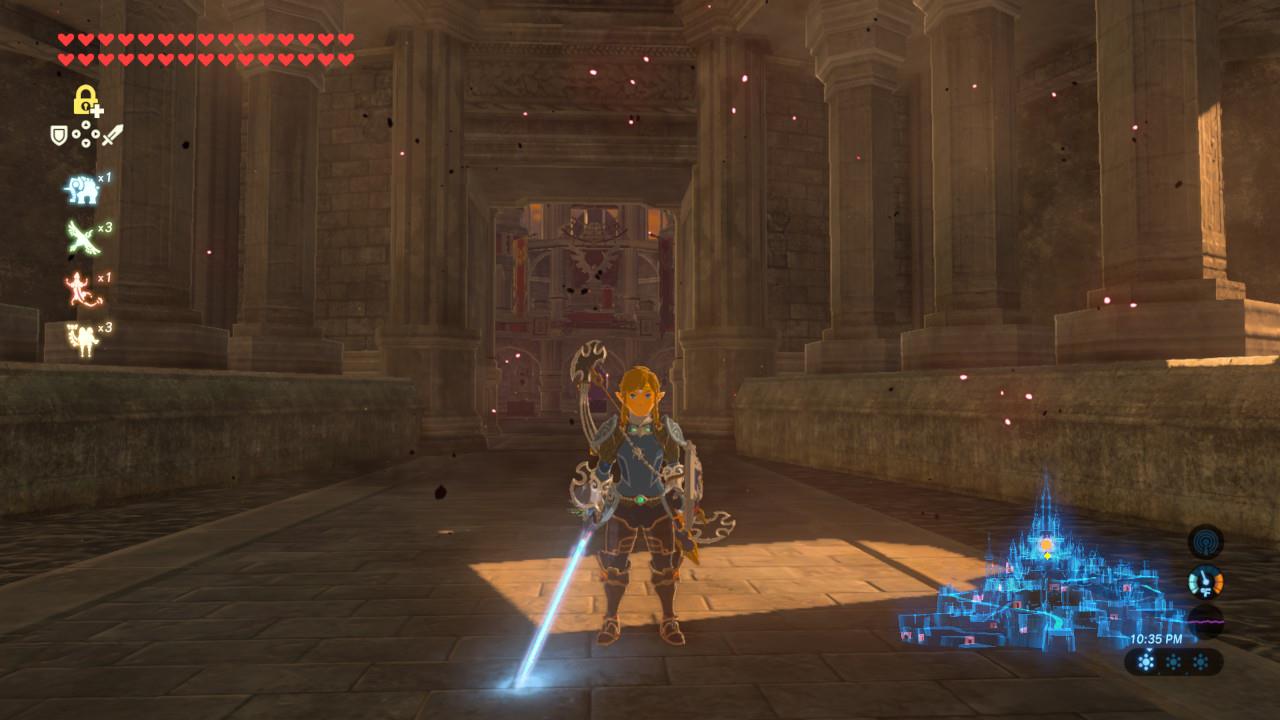Toggle the Sheikah Sensor radar icon
Screen dimensions: 1280x720
pos(1205,541)
